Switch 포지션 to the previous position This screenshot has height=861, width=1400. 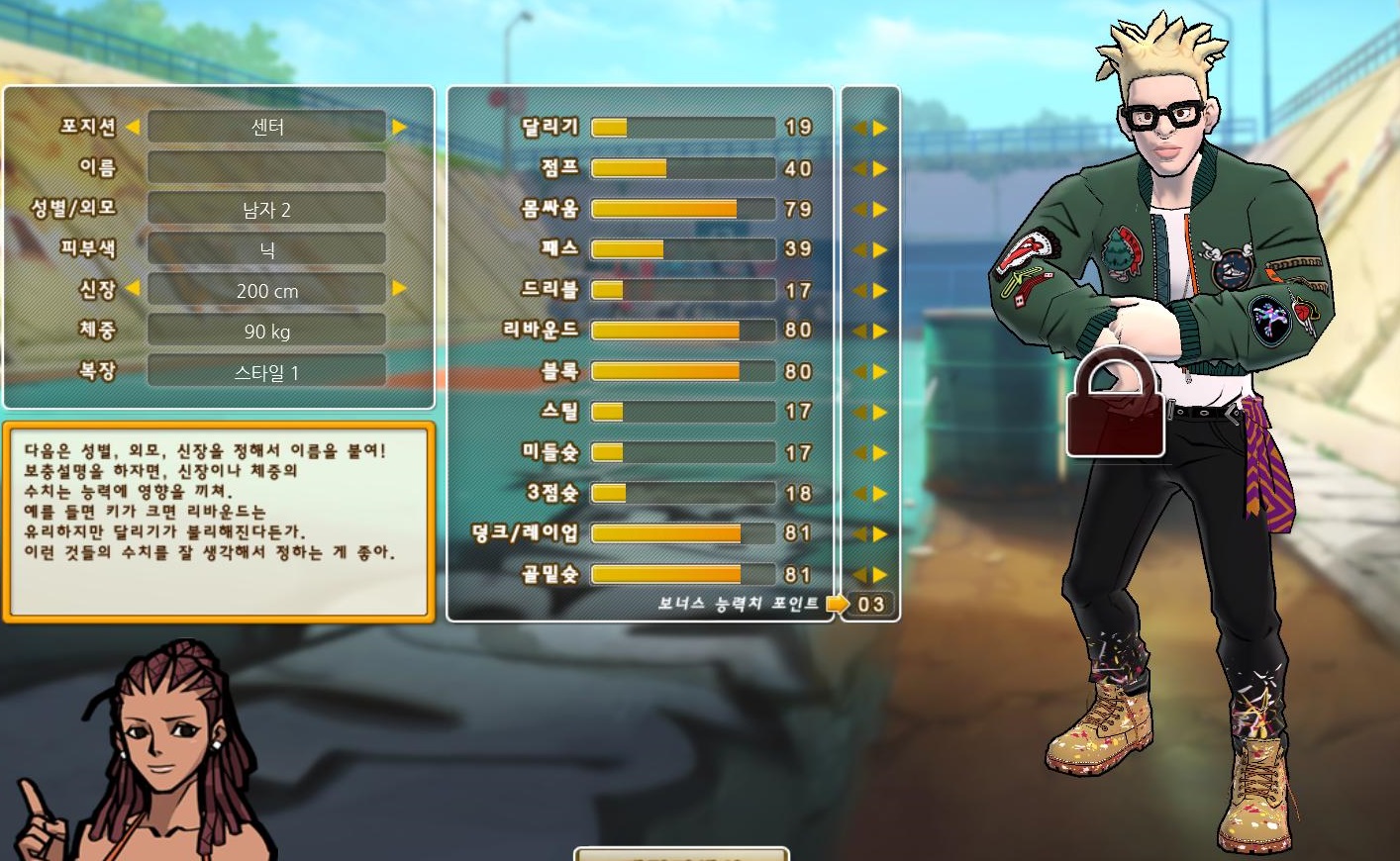tap(133, 127)
